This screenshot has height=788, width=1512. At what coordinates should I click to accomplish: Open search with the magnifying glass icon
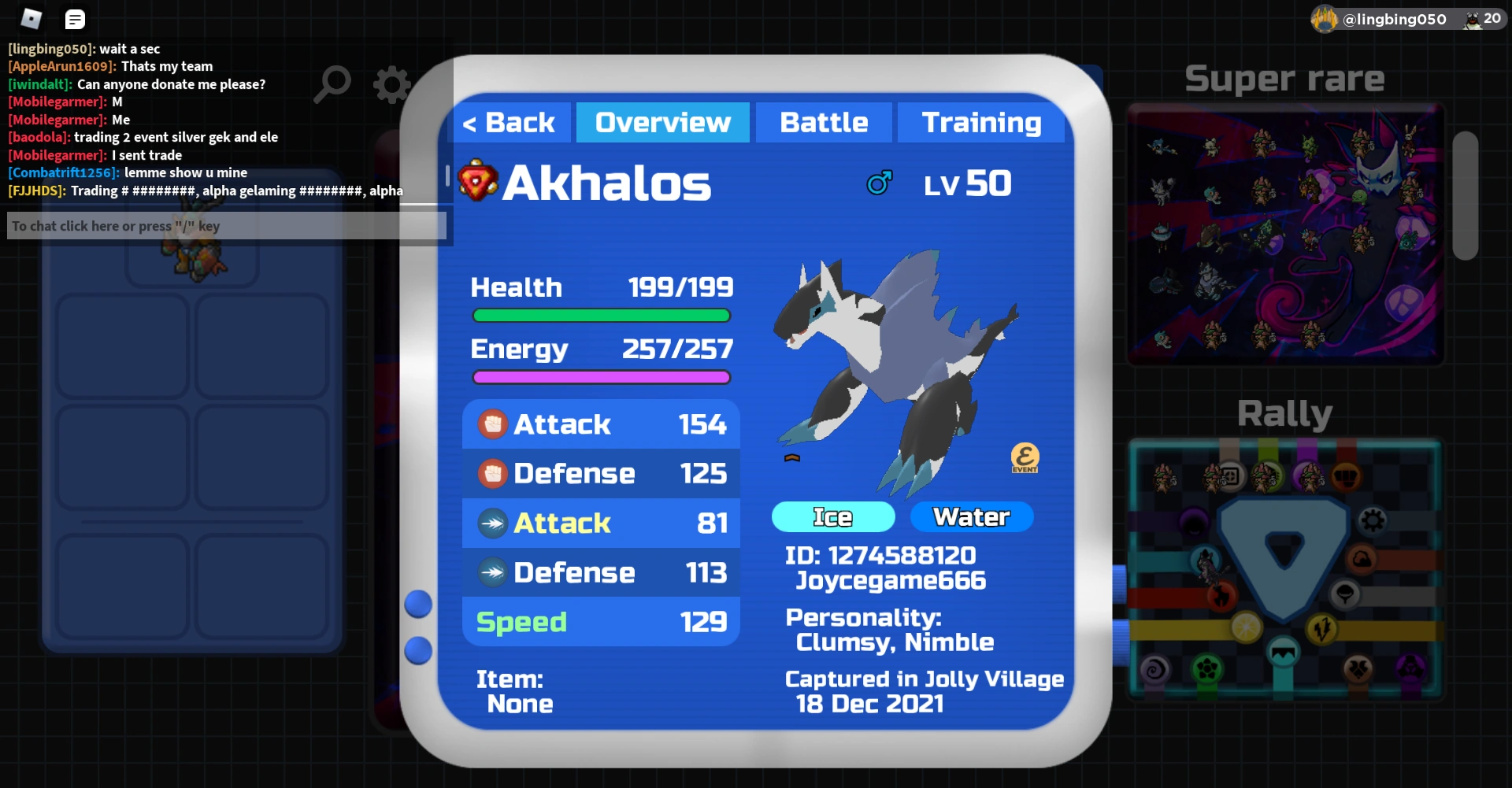click(333, 84)
